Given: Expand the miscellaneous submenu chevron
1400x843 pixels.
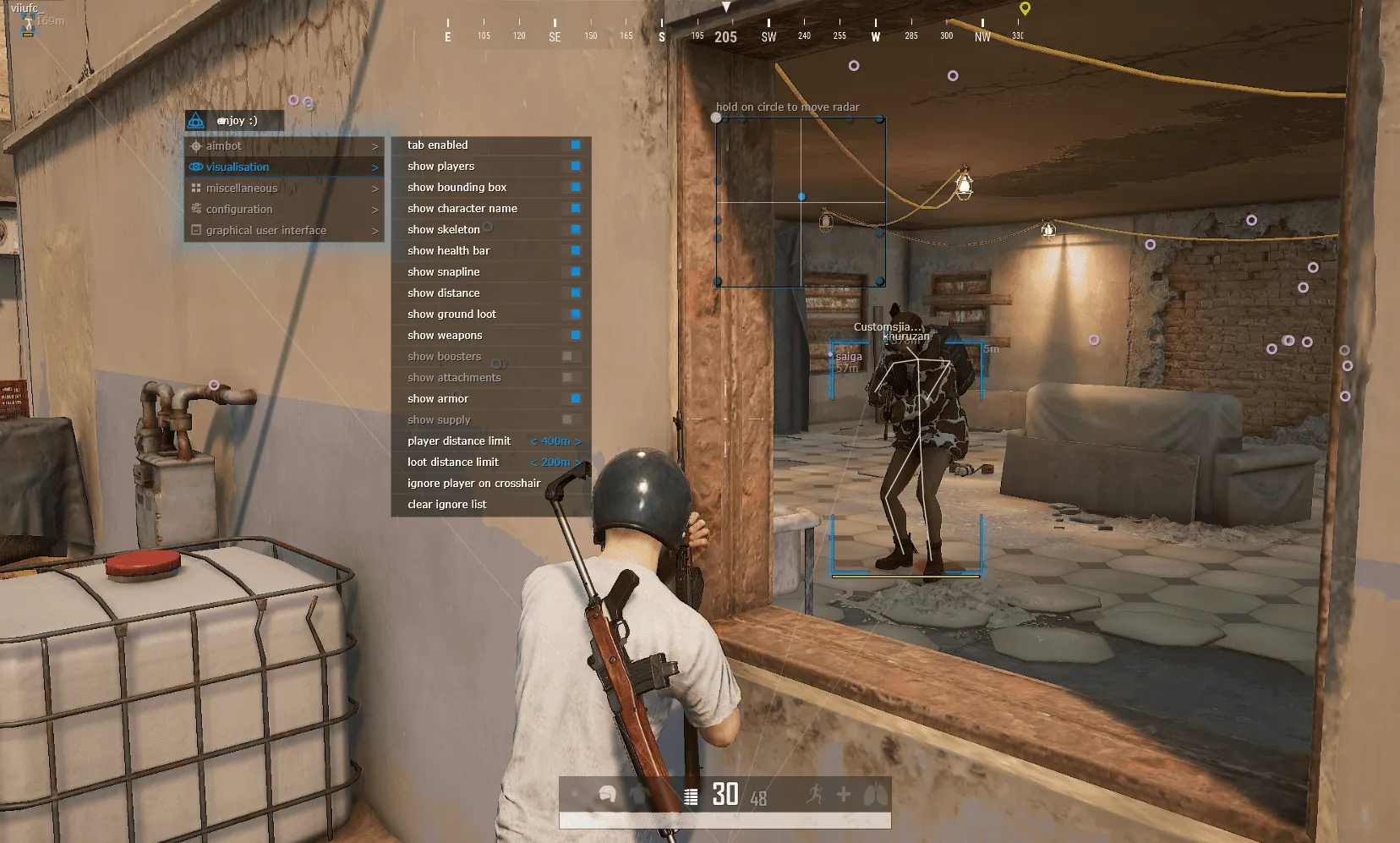Looking at the screenshot, I should click(375, 188).
